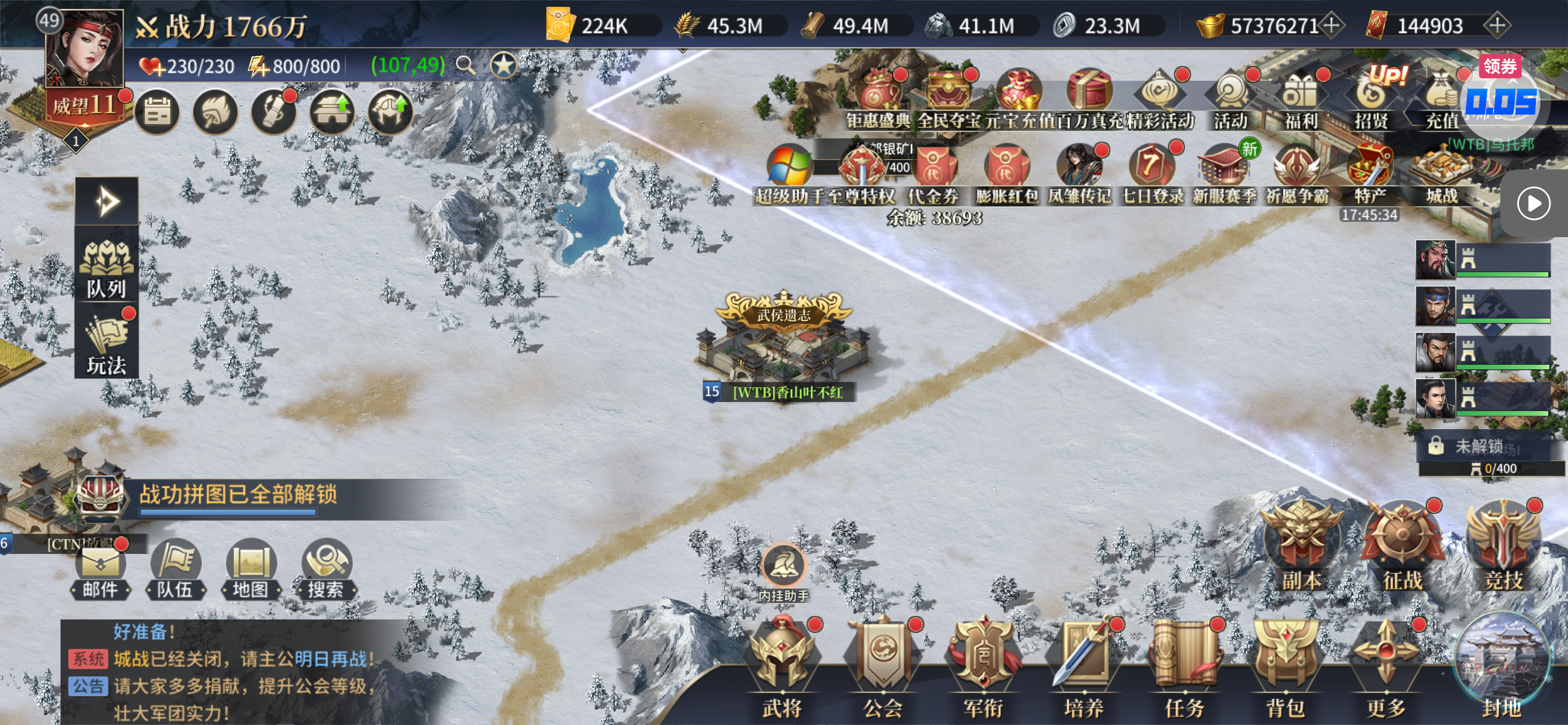Open the 七日登录 seven-day login event
The height and width of the screenshot is (725, 1568).
pyautogui.click(x=1151, y=173)
